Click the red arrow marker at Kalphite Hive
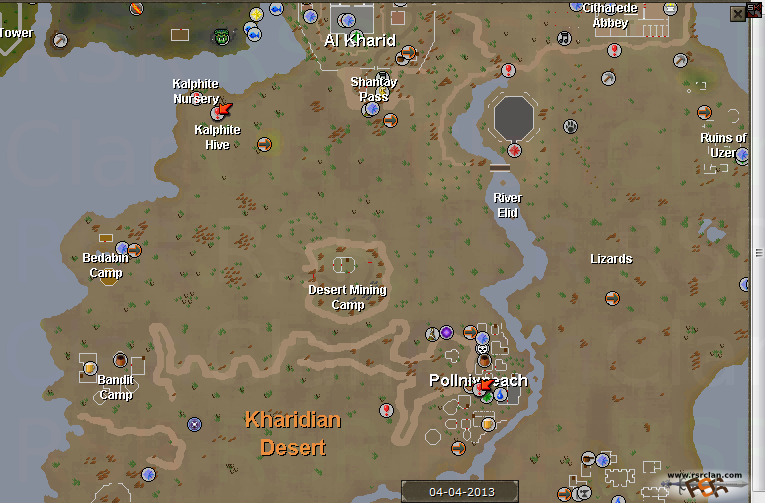 [x=222, y=109]
